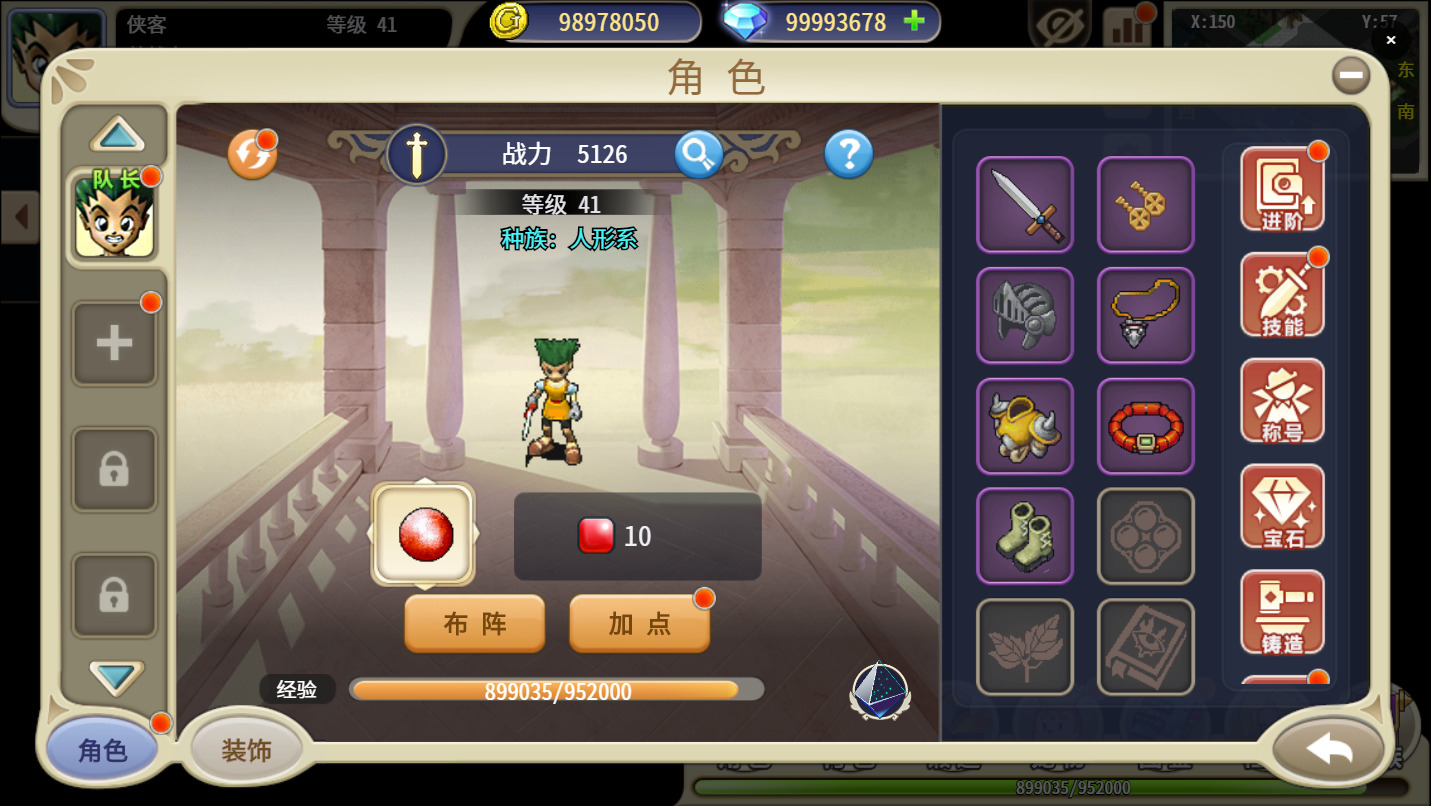Image resolution: width=1431 pixels, height=806 pixels.
Task: Select the sword weapon equipment slot
Action: click(x=1024, y=205)
